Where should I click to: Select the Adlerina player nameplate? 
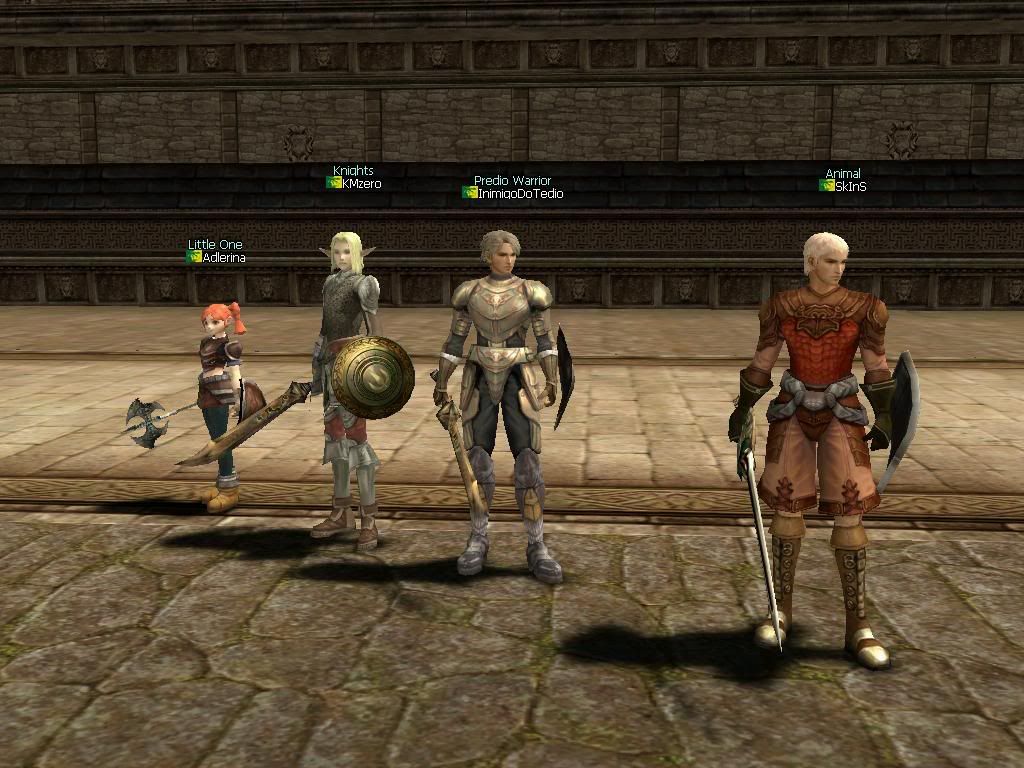[x=223, y=258]
